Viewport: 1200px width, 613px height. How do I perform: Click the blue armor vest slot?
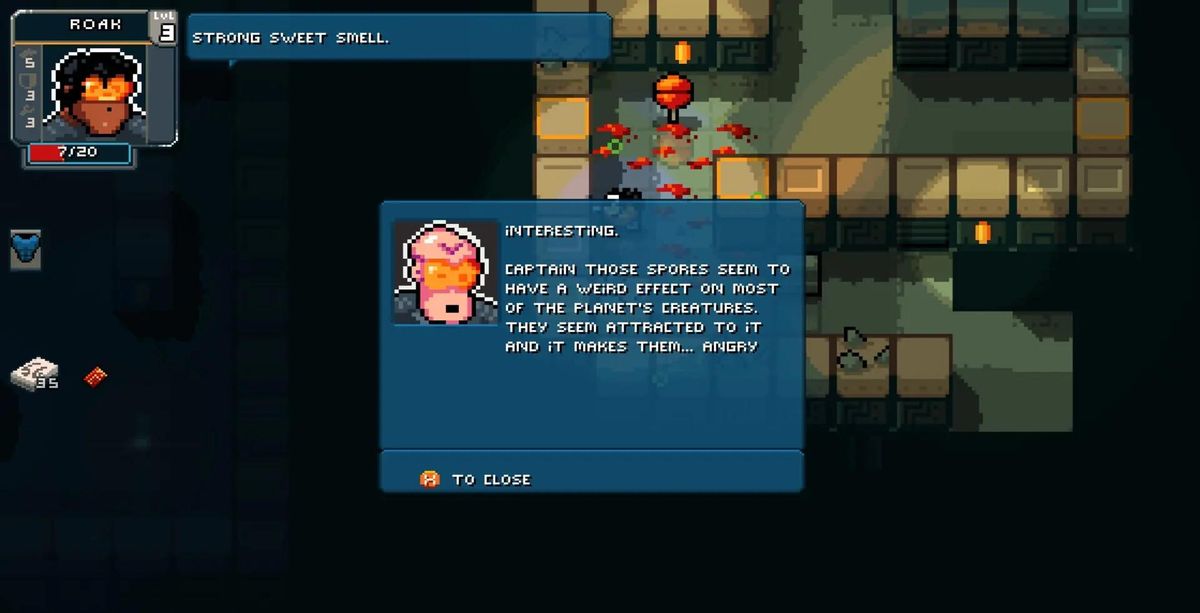(x=26, y=248)
